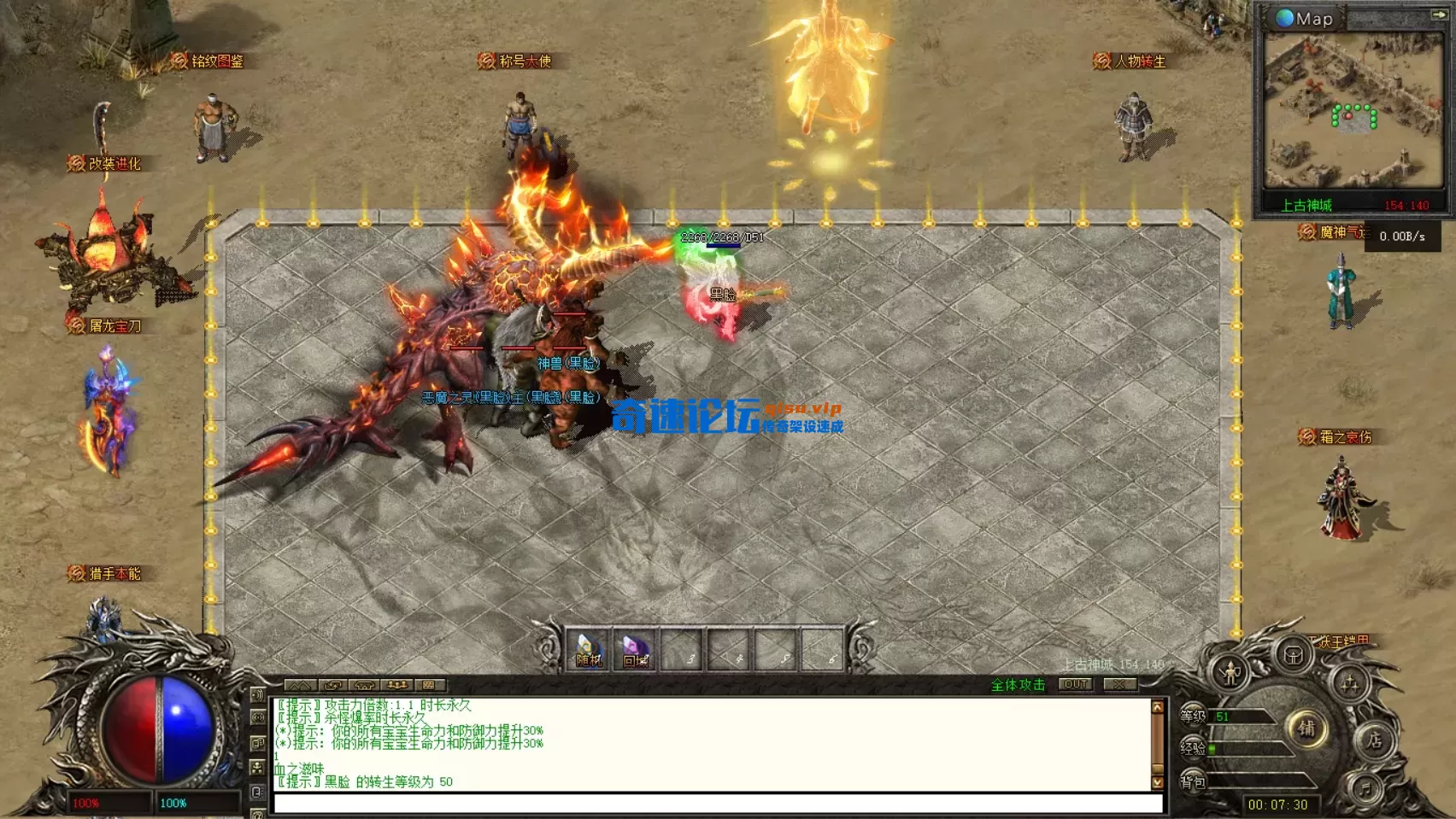1456x819 pixels.
Task: Collapse the minimap with the arrow button
Action: [1439, 15]
